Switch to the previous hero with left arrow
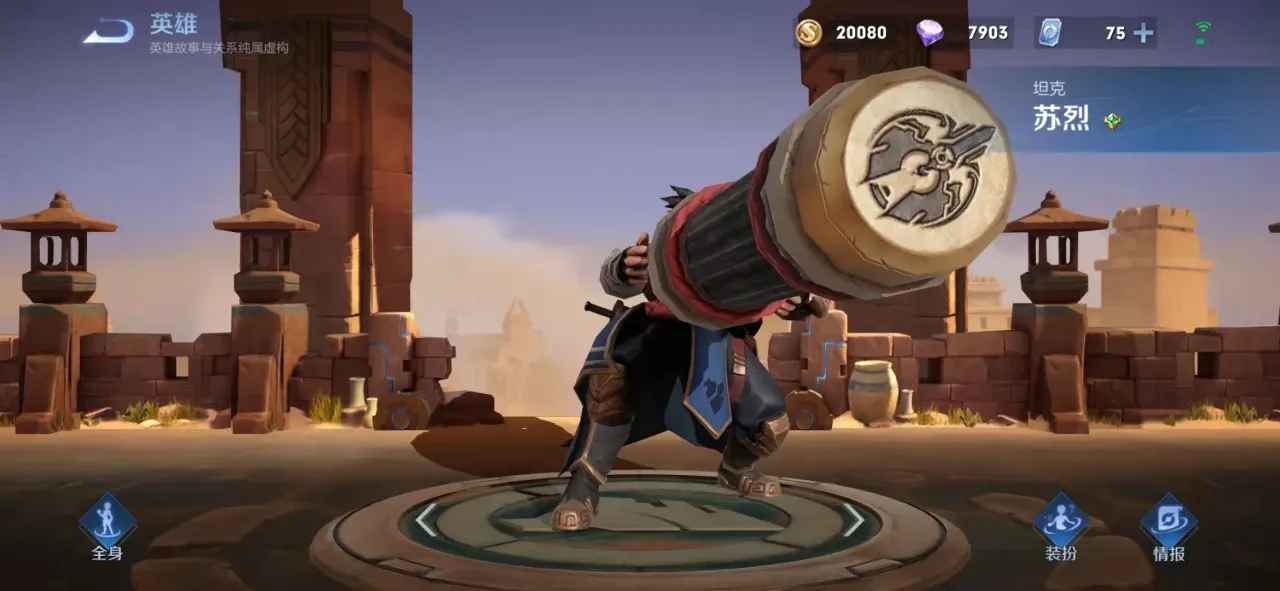The height and width of the screenshot is (591, 1280). tap(426, 520)
